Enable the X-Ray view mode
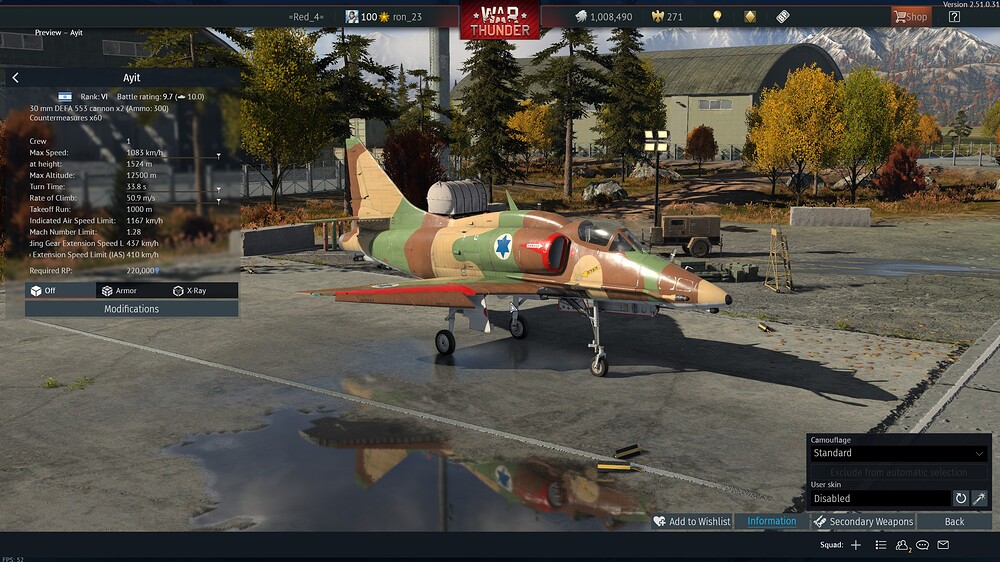Image resolution: width=1000 pixels, height=562 pixels. [189, 290]
